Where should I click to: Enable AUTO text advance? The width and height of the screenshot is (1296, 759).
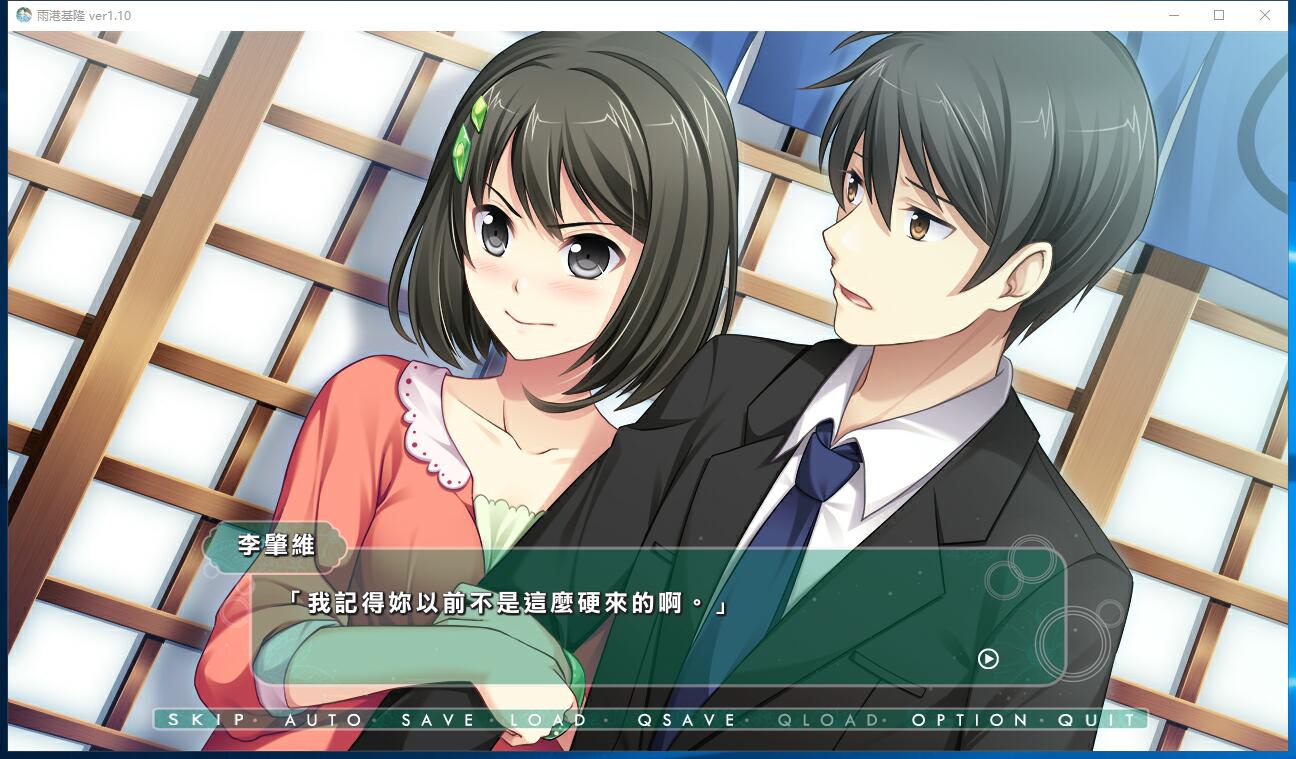[323, 720]
